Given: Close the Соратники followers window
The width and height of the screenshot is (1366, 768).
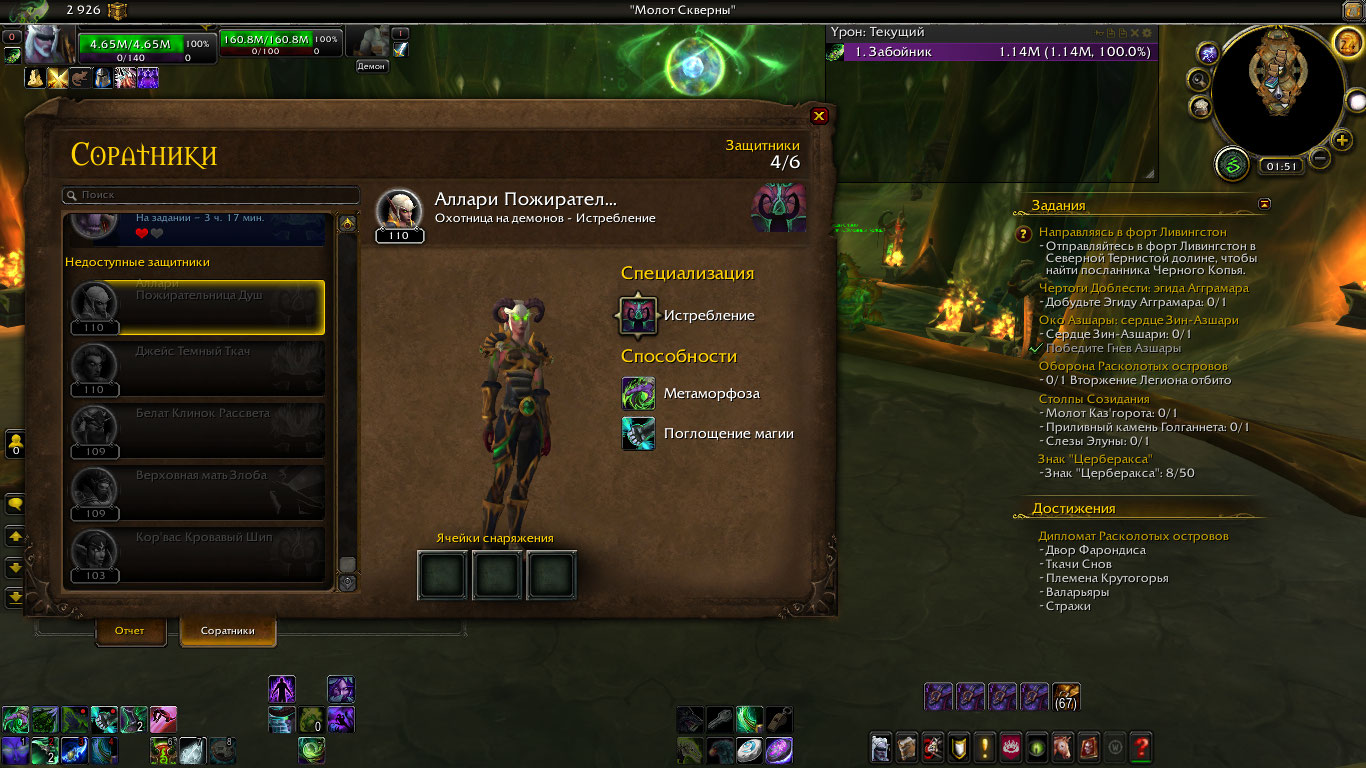Looking at the screenshot, I should (x=819, y=116).
